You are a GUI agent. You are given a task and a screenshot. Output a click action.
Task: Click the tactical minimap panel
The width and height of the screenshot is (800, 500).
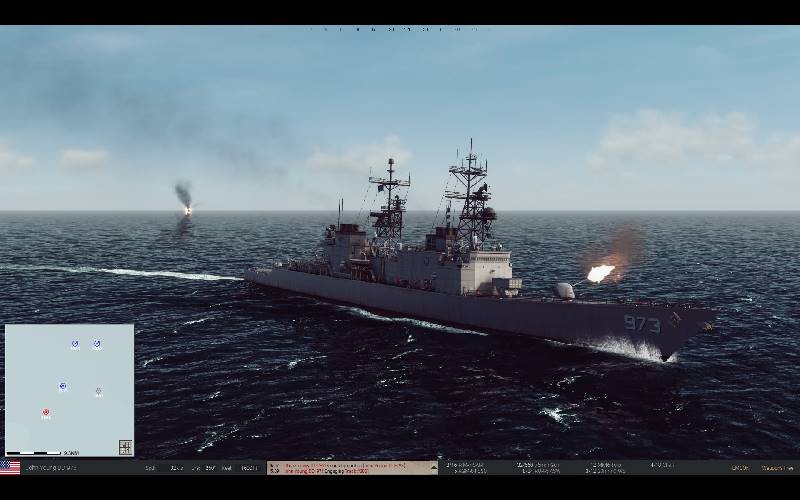click(69, 390)
